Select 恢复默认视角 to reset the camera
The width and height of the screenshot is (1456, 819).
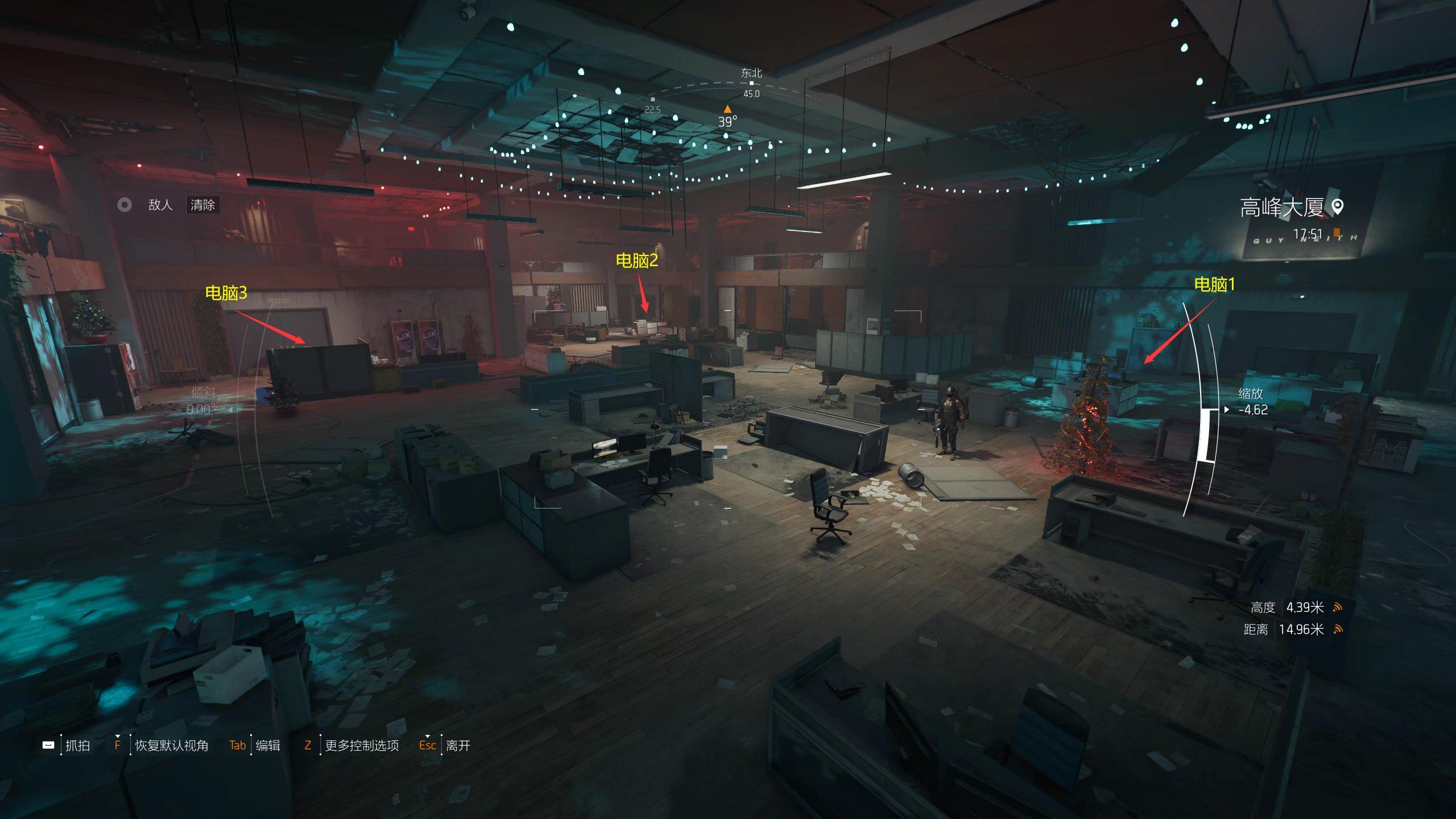click(x=171, y=745)
